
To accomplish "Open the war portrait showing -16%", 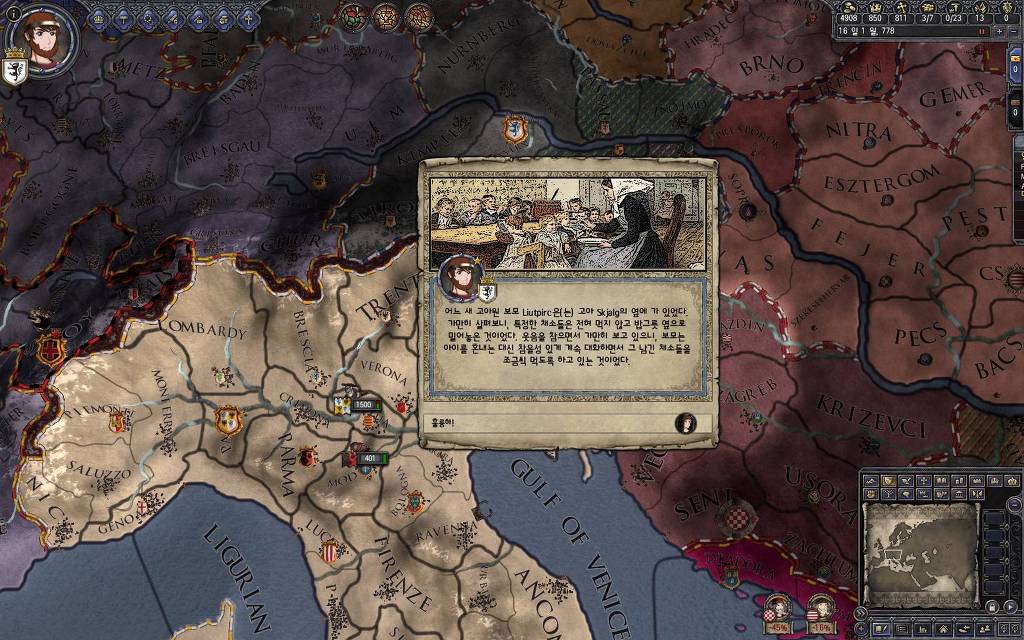I will pos(821,608).
